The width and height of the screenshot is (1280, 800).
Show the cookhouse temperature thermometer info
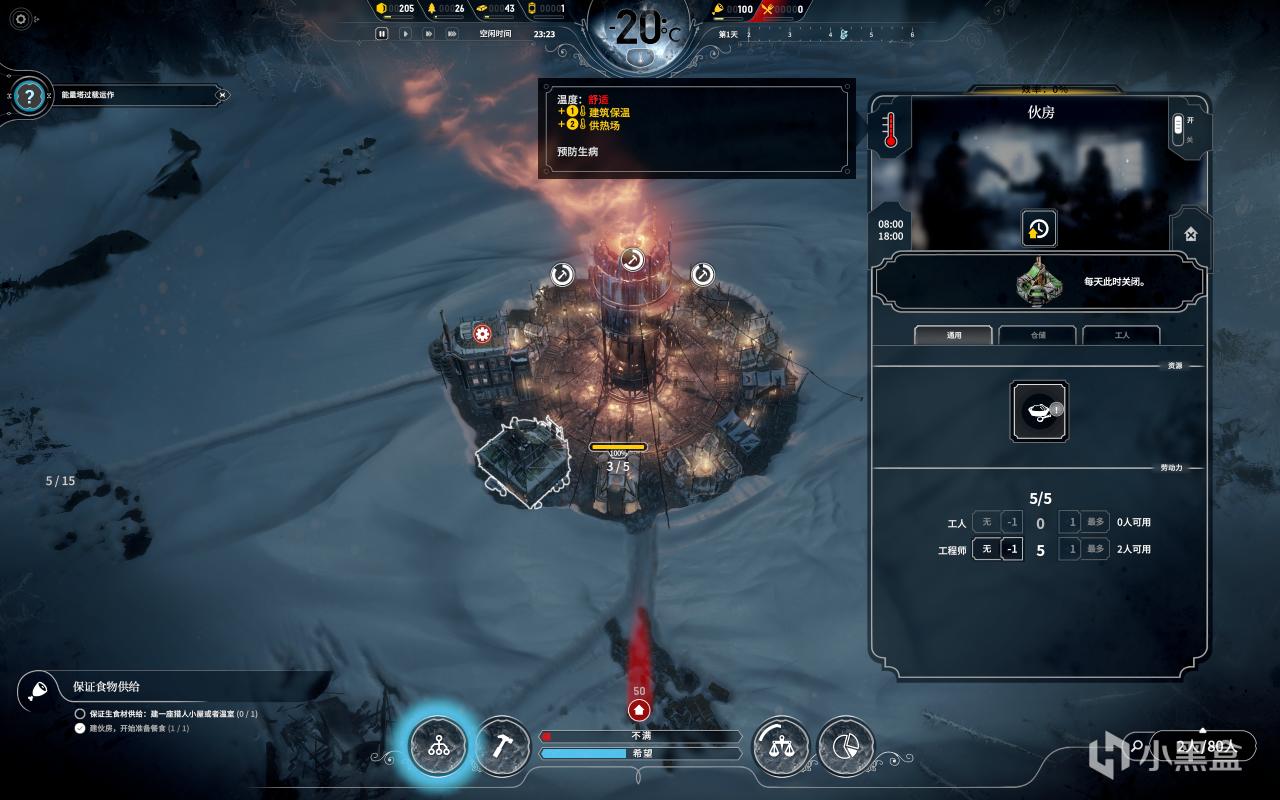point(890,129)
